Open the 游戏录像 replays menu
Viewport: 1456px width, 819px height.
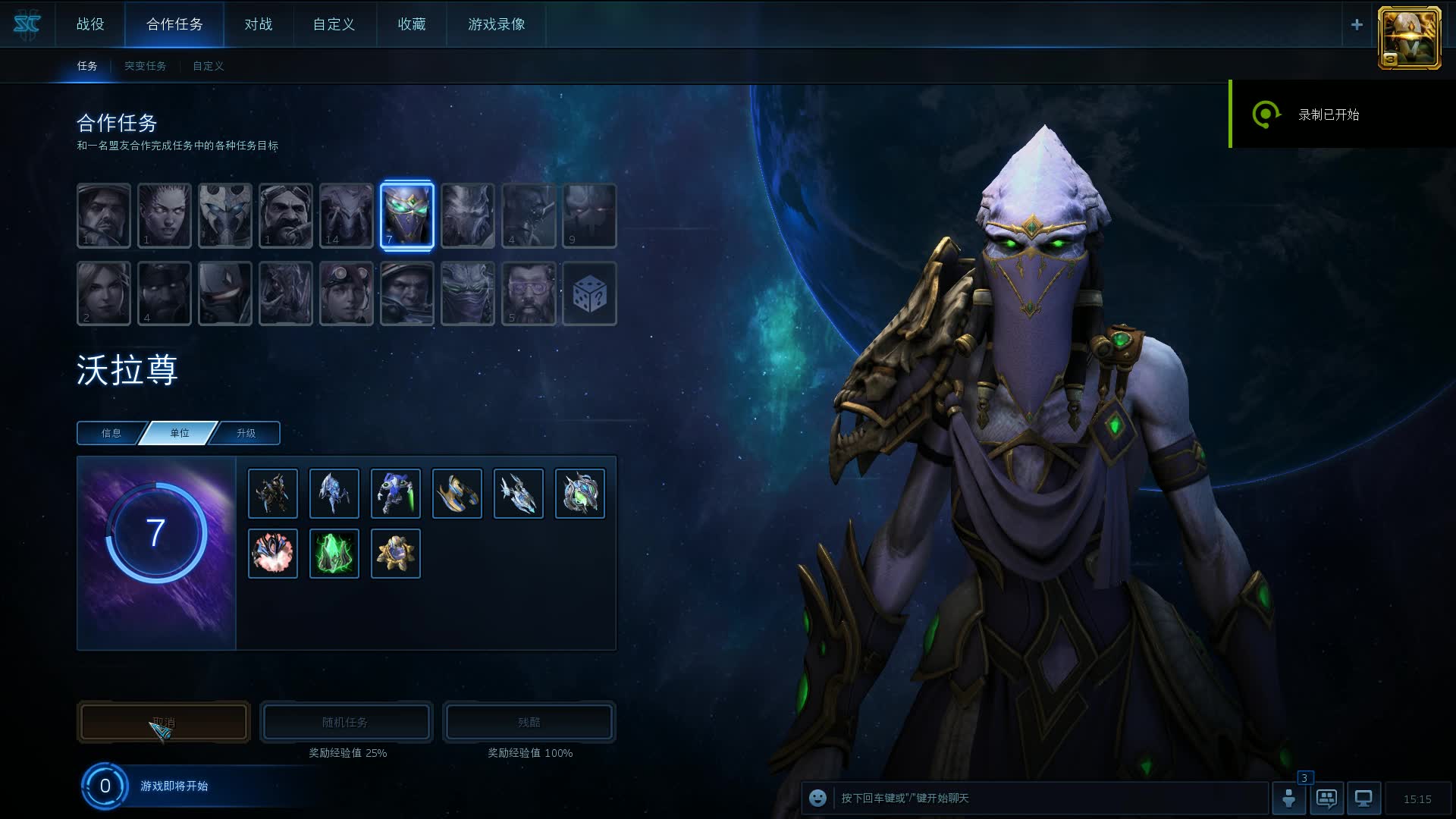[497, 24]
